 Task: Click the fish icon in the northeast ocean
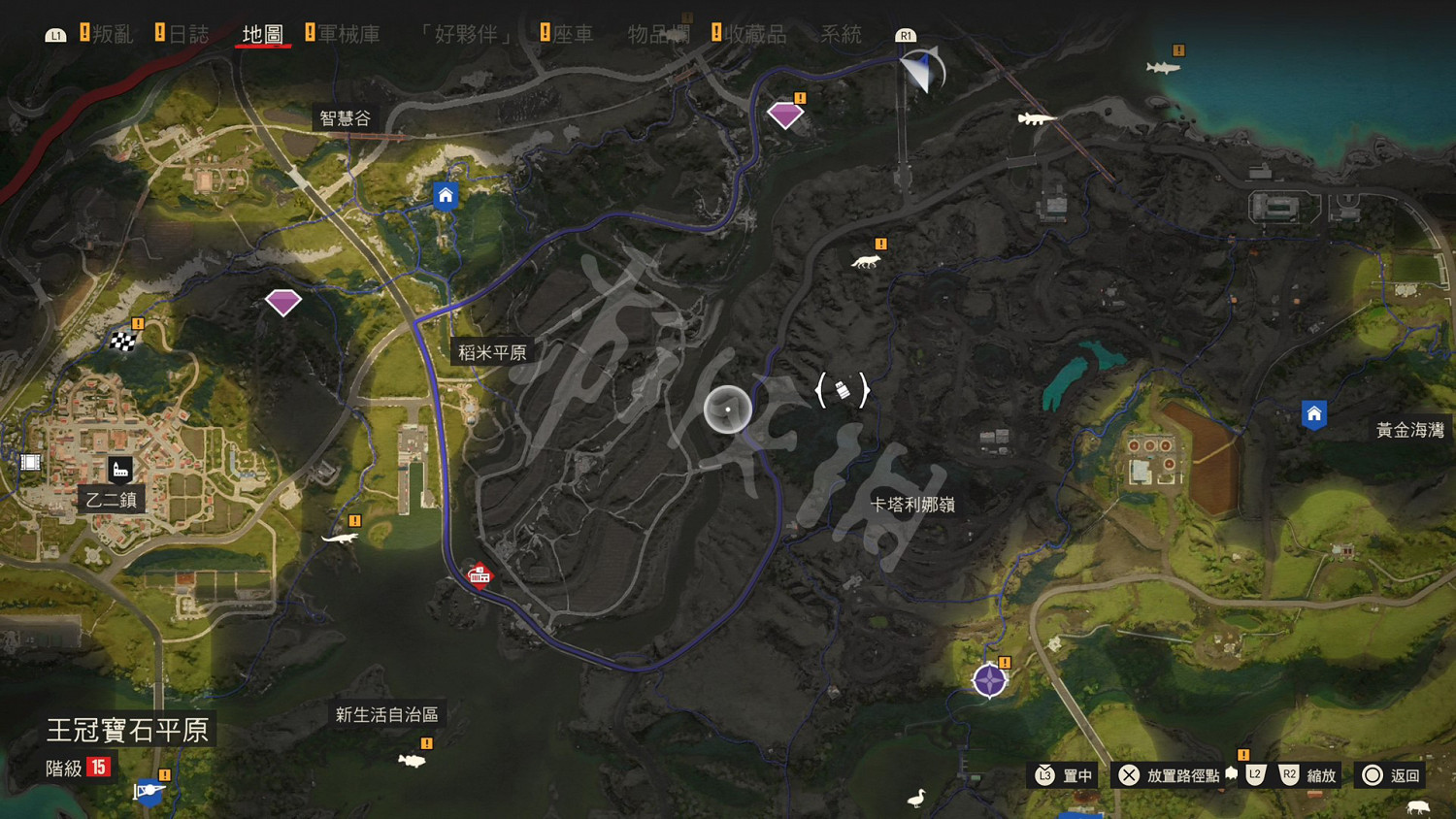[x=1161, y=69]
